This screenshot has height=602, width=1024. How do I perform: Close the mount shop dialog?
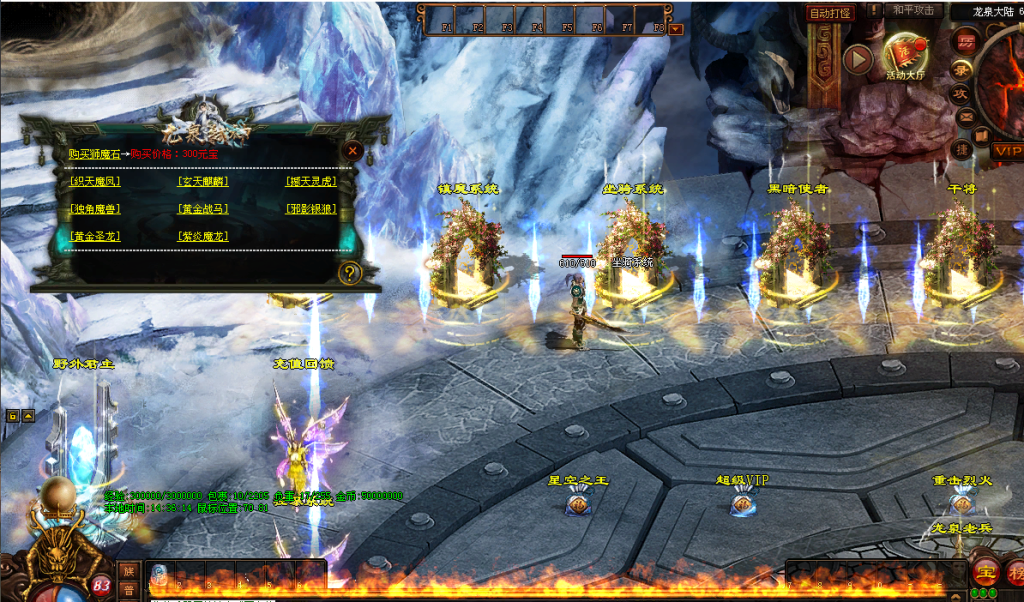click(352, 152)
